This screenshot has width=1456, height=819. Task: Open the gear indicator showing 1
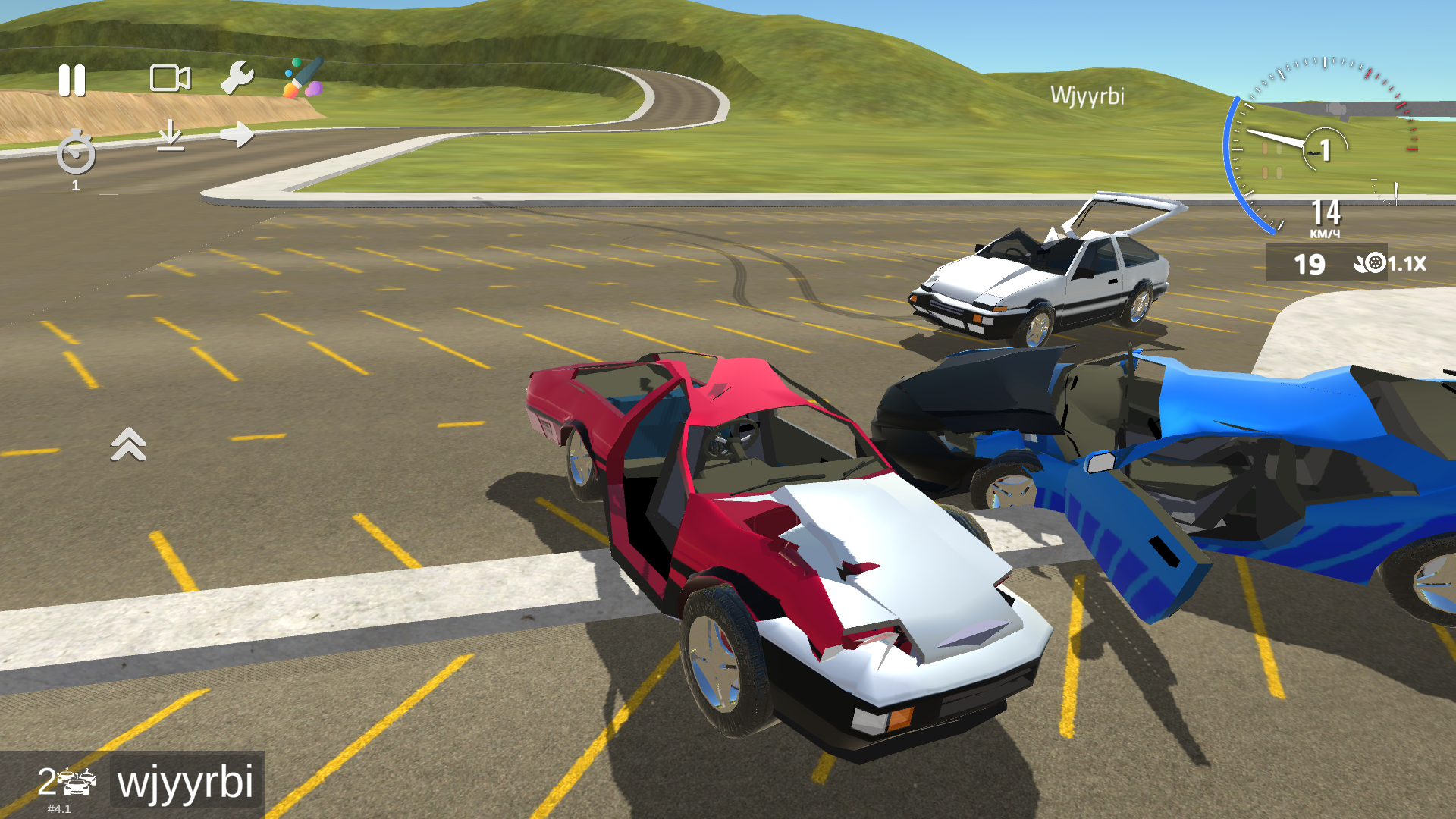[x=1326, y=149]
